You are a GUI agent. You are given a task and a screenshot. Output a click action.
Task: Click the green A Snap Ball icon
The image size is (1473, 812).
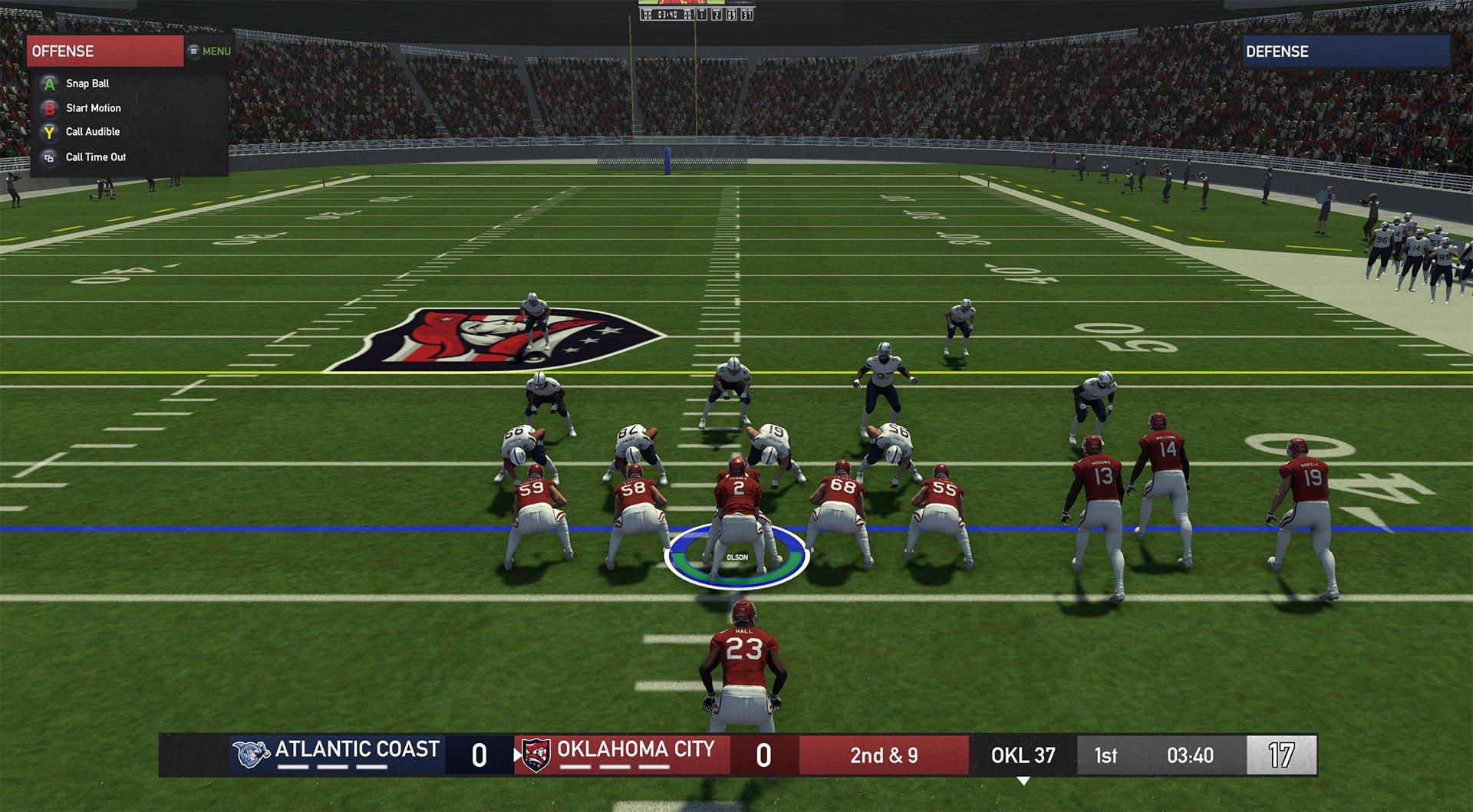48,83
